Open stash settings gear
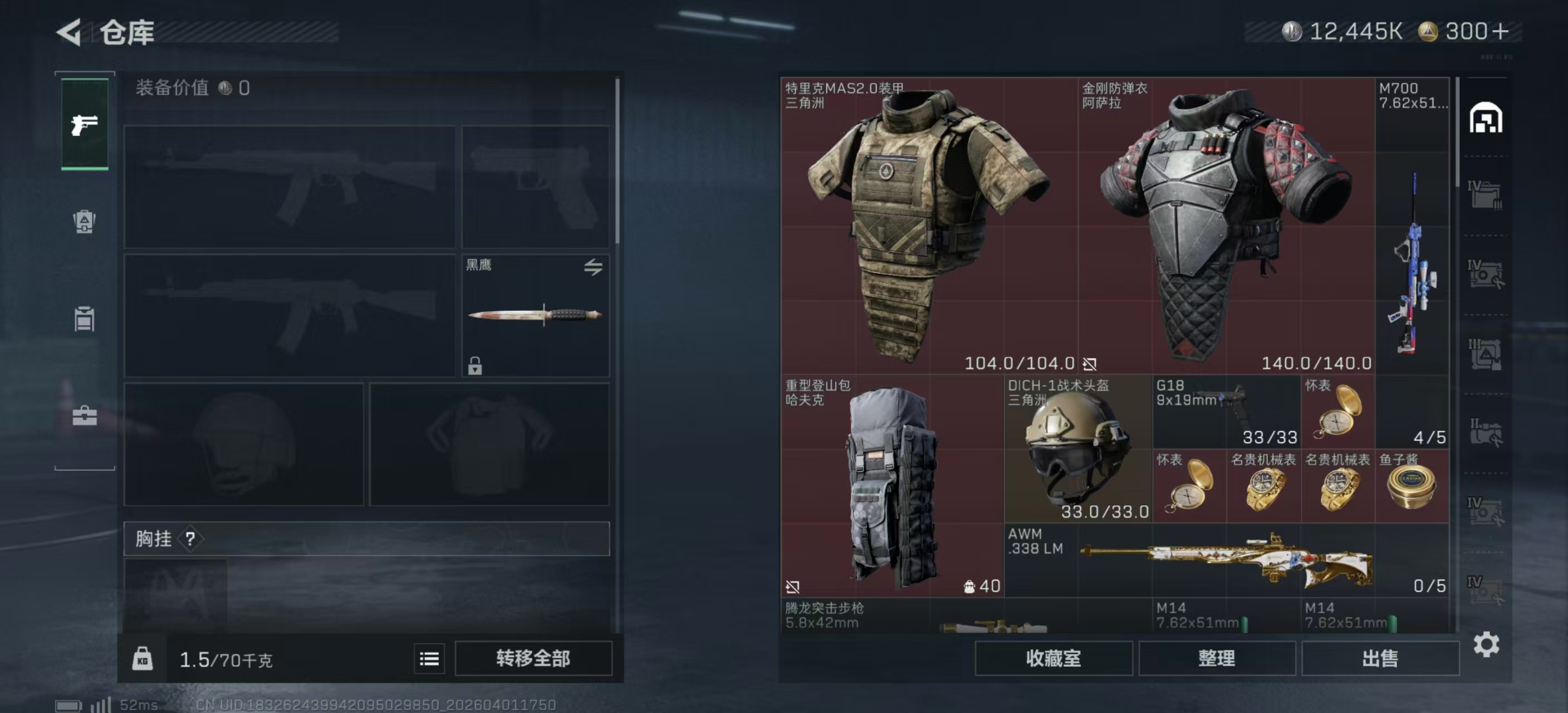This screenshot has width=1568, height=713. (x=1486, y=644)
